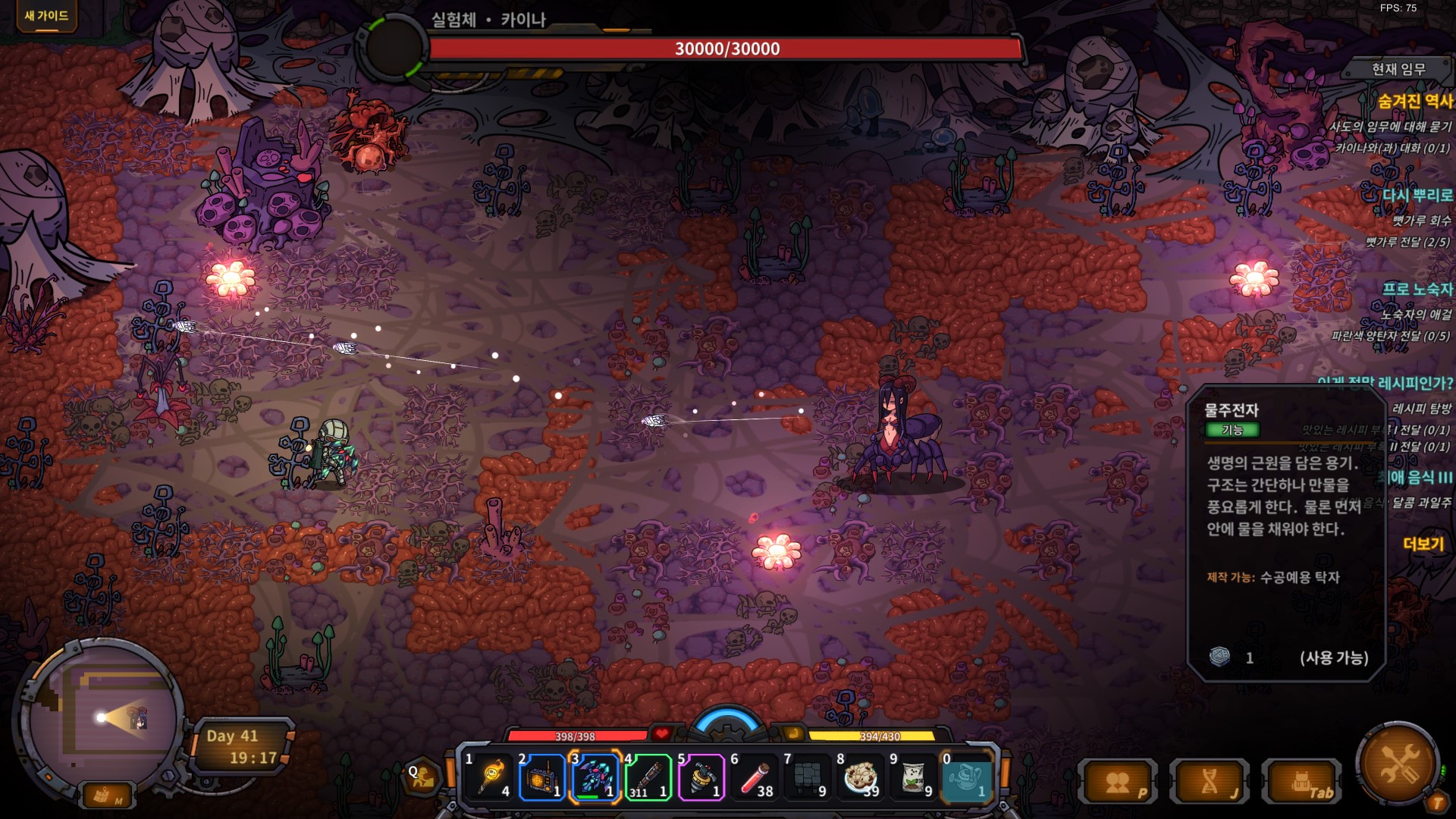Open the 새 가이드 guide button
The image size is (1456, 819).
pyautogui.click(x=46, y=16)
